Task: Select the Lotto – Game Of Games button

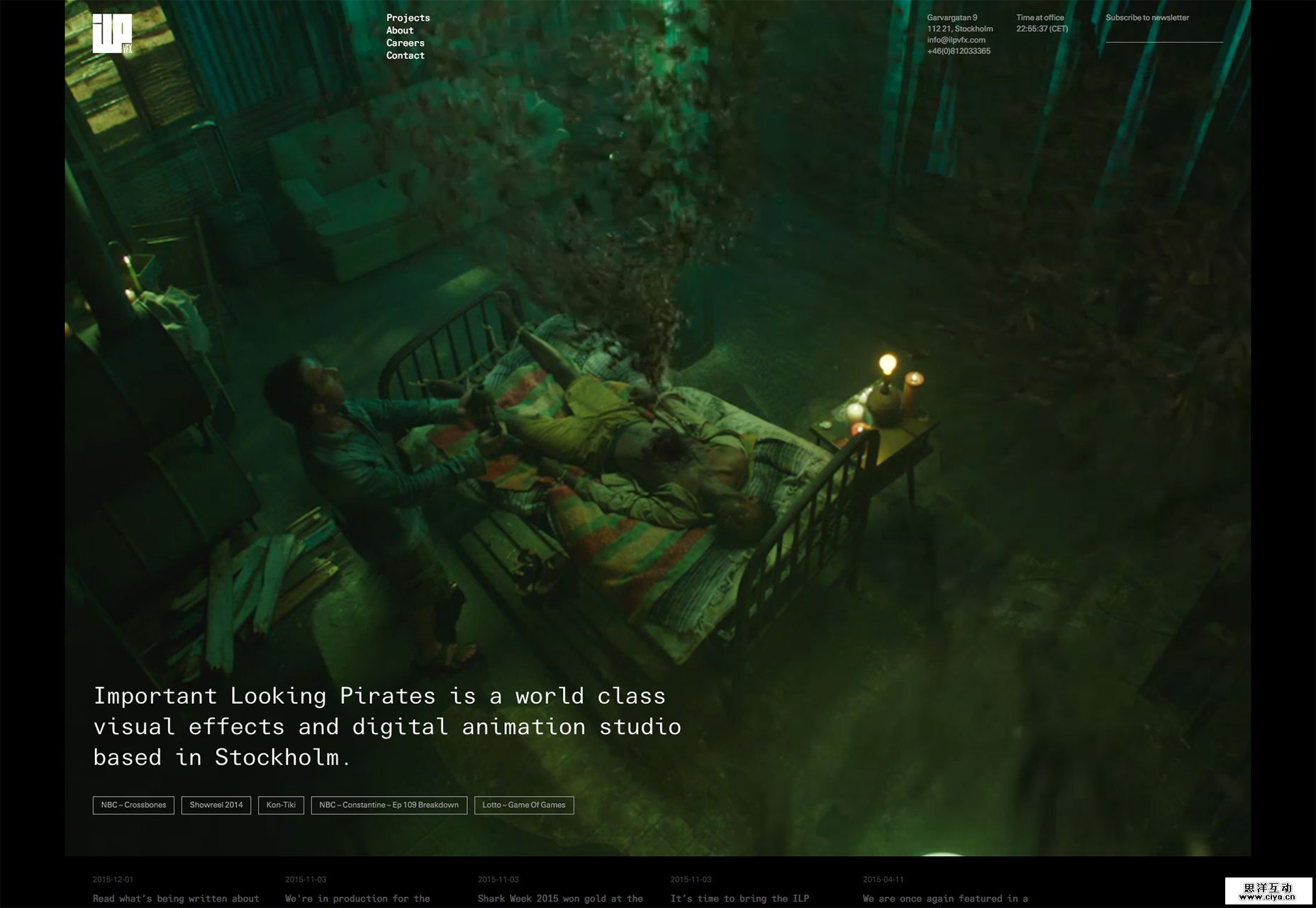Action: pyautogui.click(x=524, y=805)
